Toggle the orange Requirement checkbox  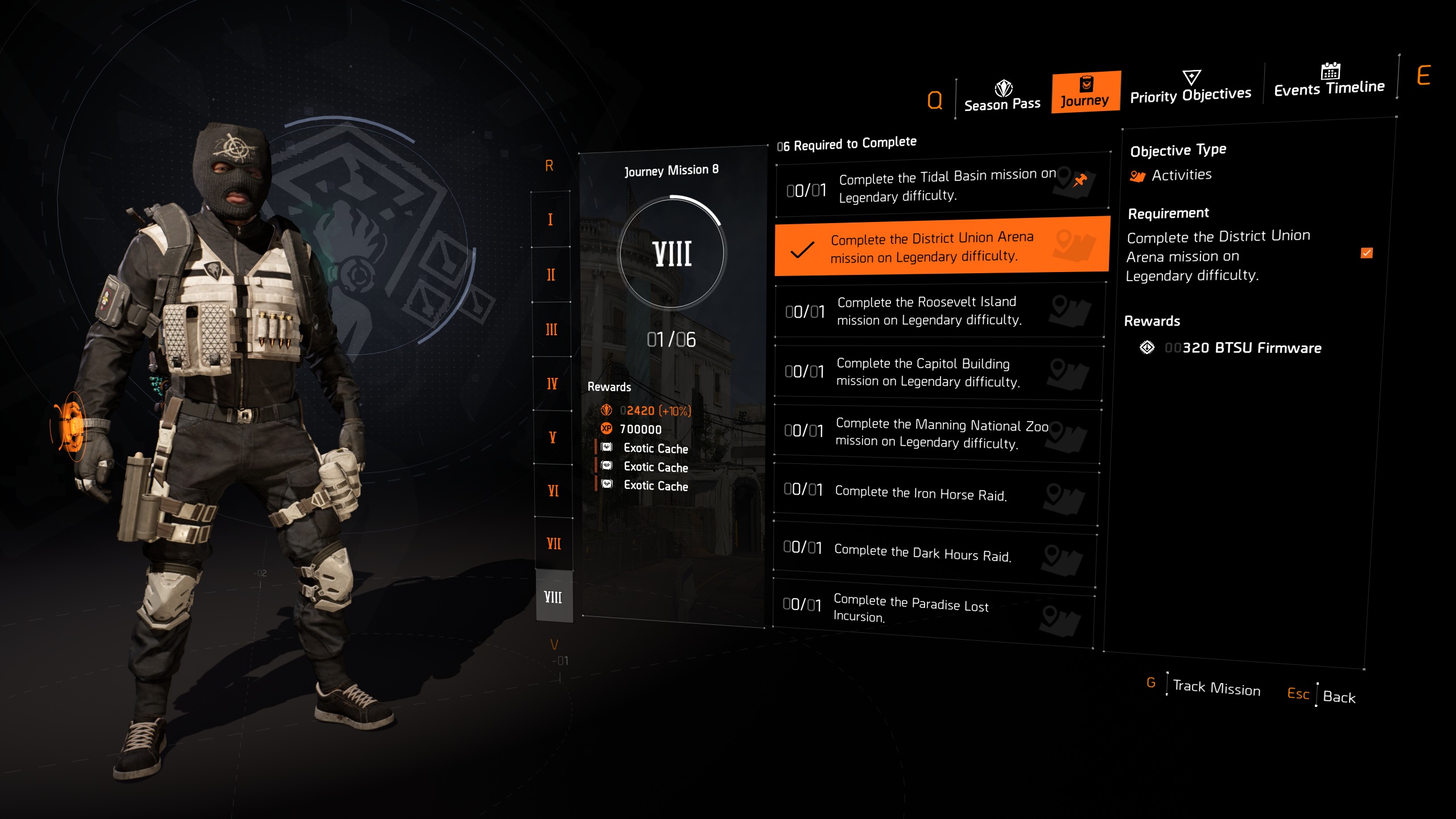coord(1367,253)
